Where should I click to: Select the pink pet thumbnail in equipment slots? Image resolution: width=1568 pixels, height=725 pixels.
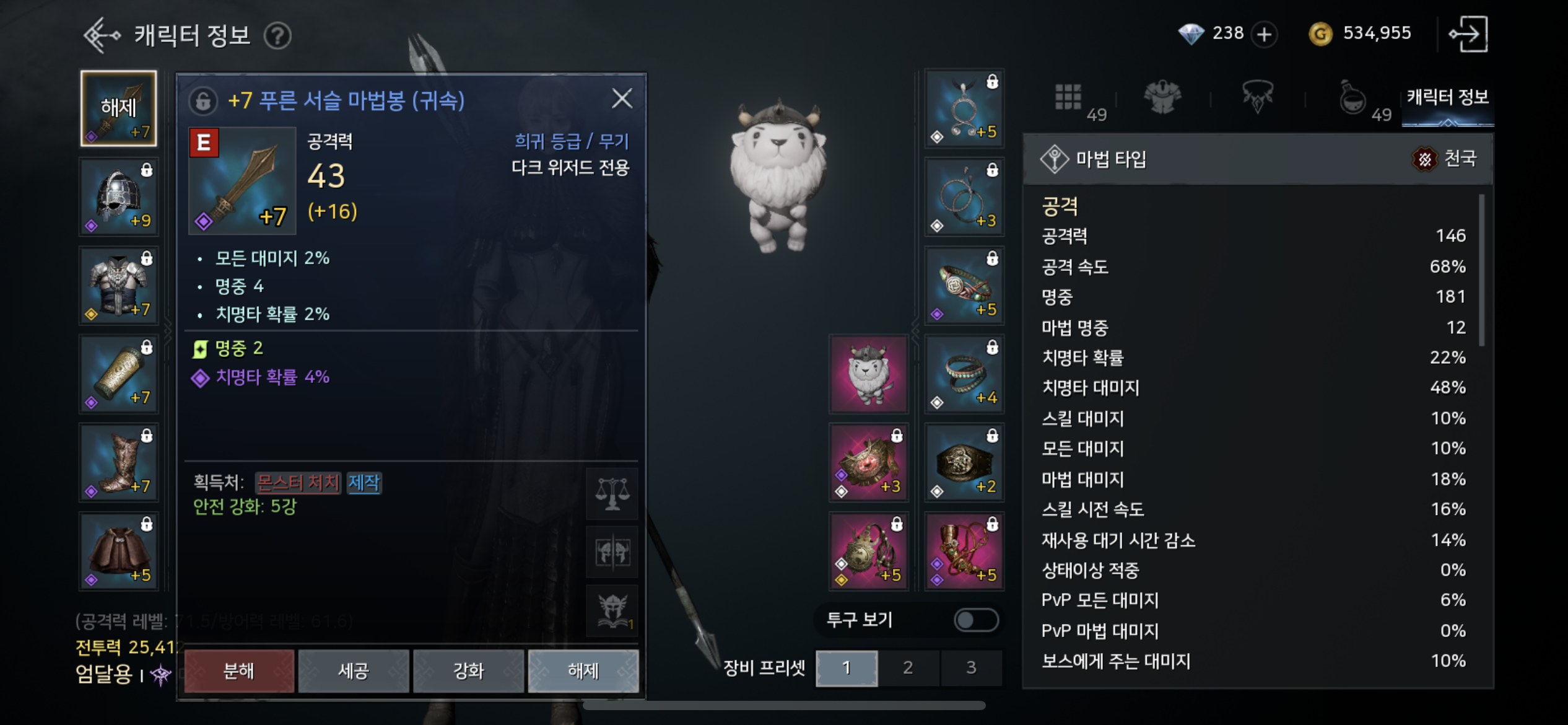tap(868, 374)
